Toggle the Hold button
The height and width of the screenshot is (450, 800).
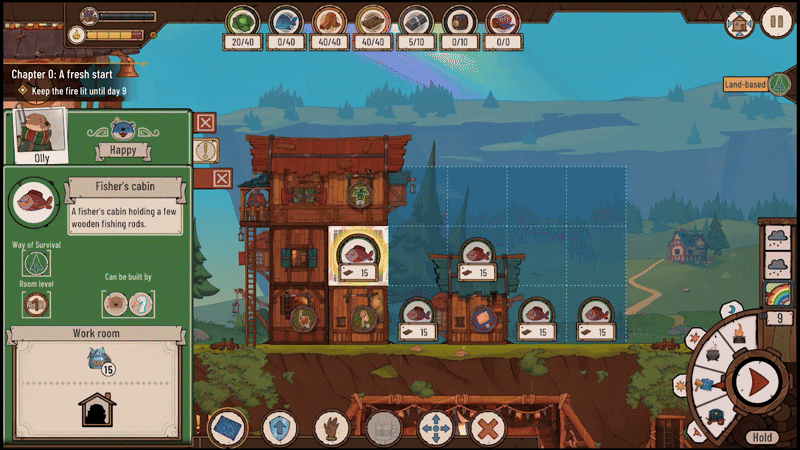[762, 437]
